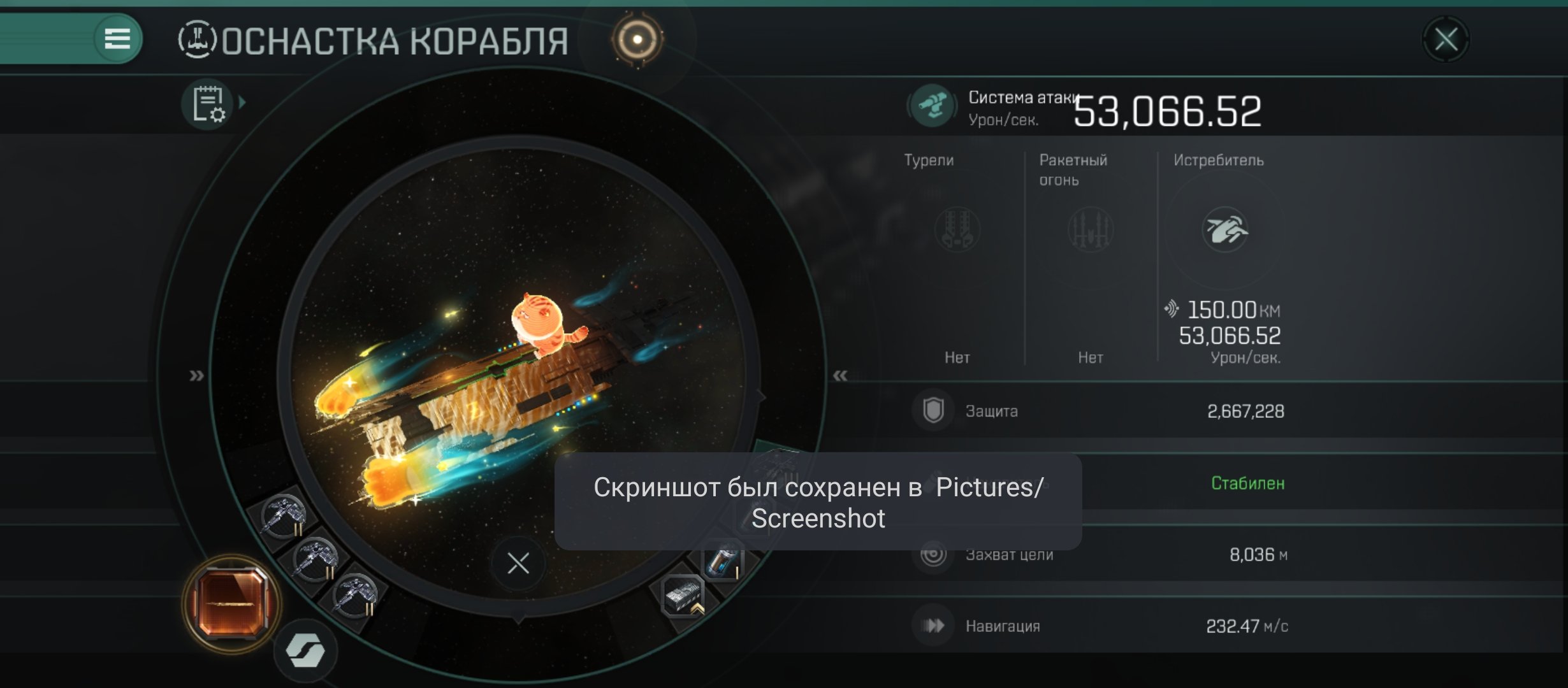Collapse the right stats panel double-arrow
Screen dimensions: 1568x688
840,376
